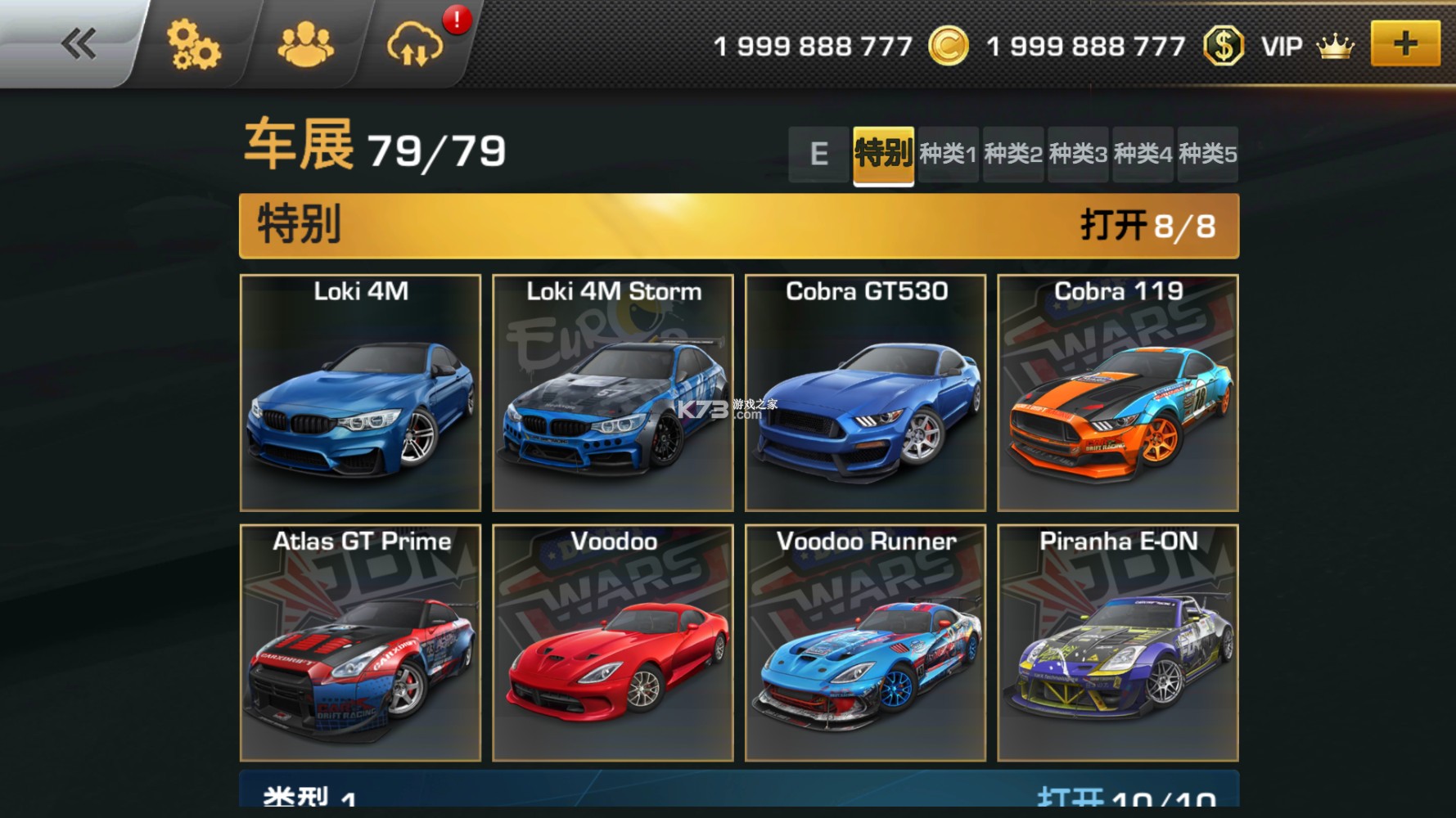Choose the 种类5 tab

point(1207,154)
